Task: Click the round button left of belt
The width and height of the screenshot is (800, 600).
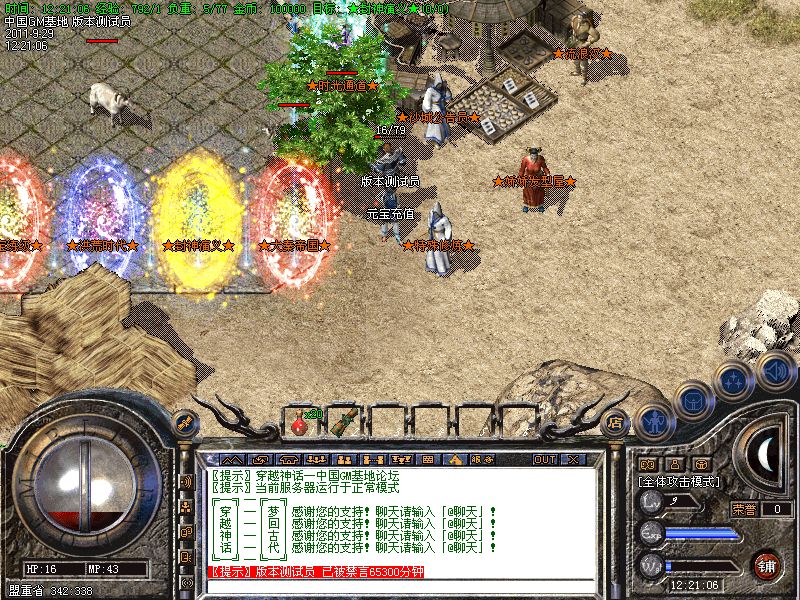Action: pyautogui.click(x=184, y=422)
